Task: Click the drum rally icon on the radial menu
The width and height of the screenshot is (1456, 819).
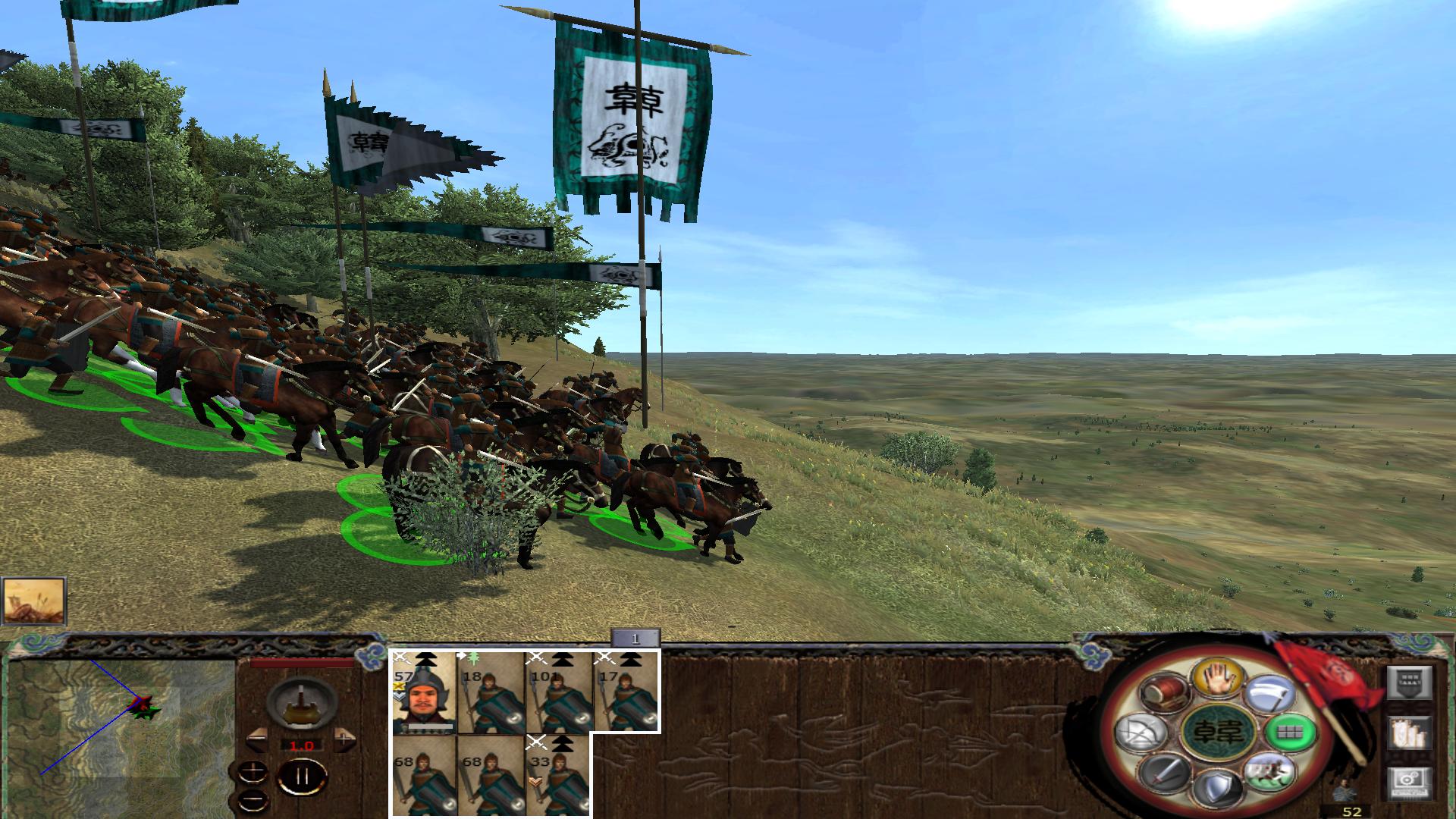Action: 1165,692
